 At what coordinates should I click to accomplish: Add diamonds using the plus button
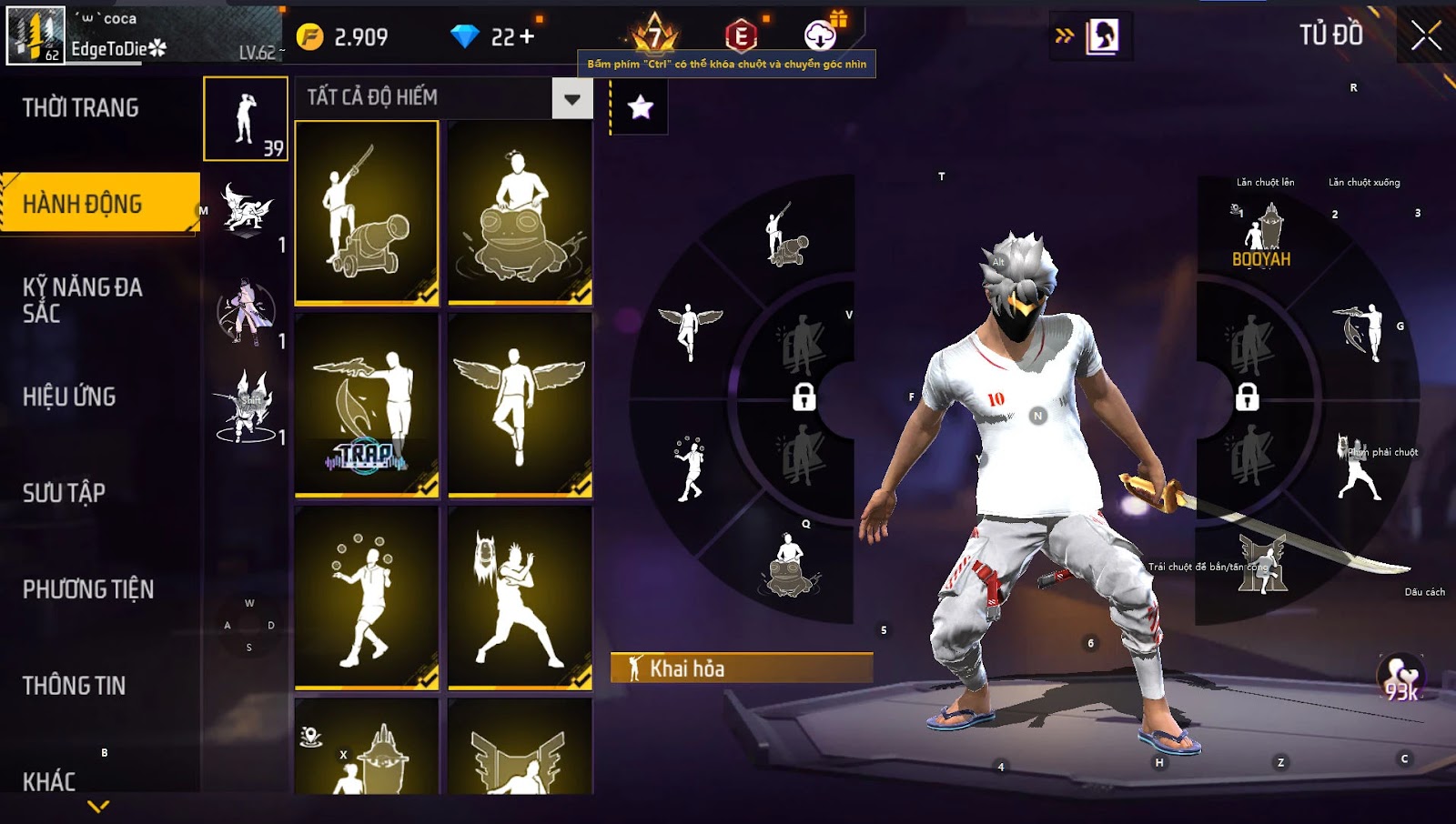[x=527, y=36]
